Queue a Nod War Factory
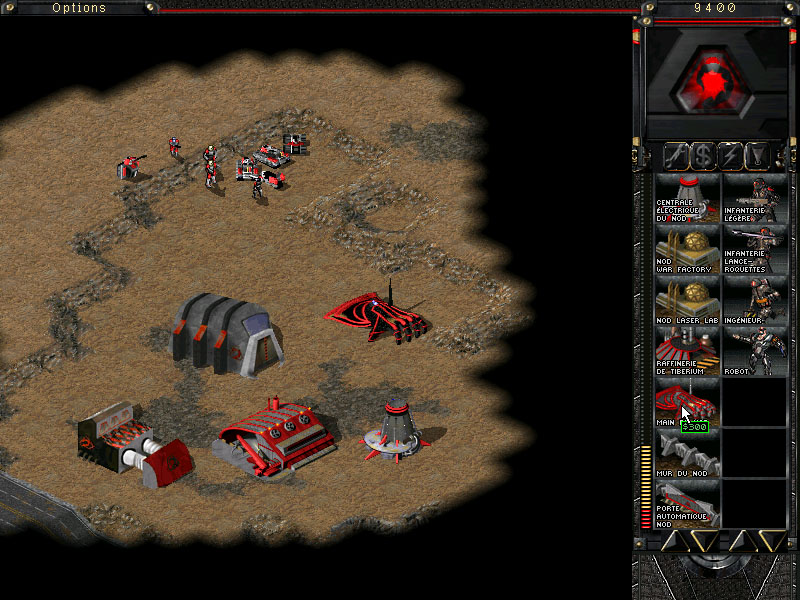This screenshot has width=800, height=600. (x=687, y=250)
